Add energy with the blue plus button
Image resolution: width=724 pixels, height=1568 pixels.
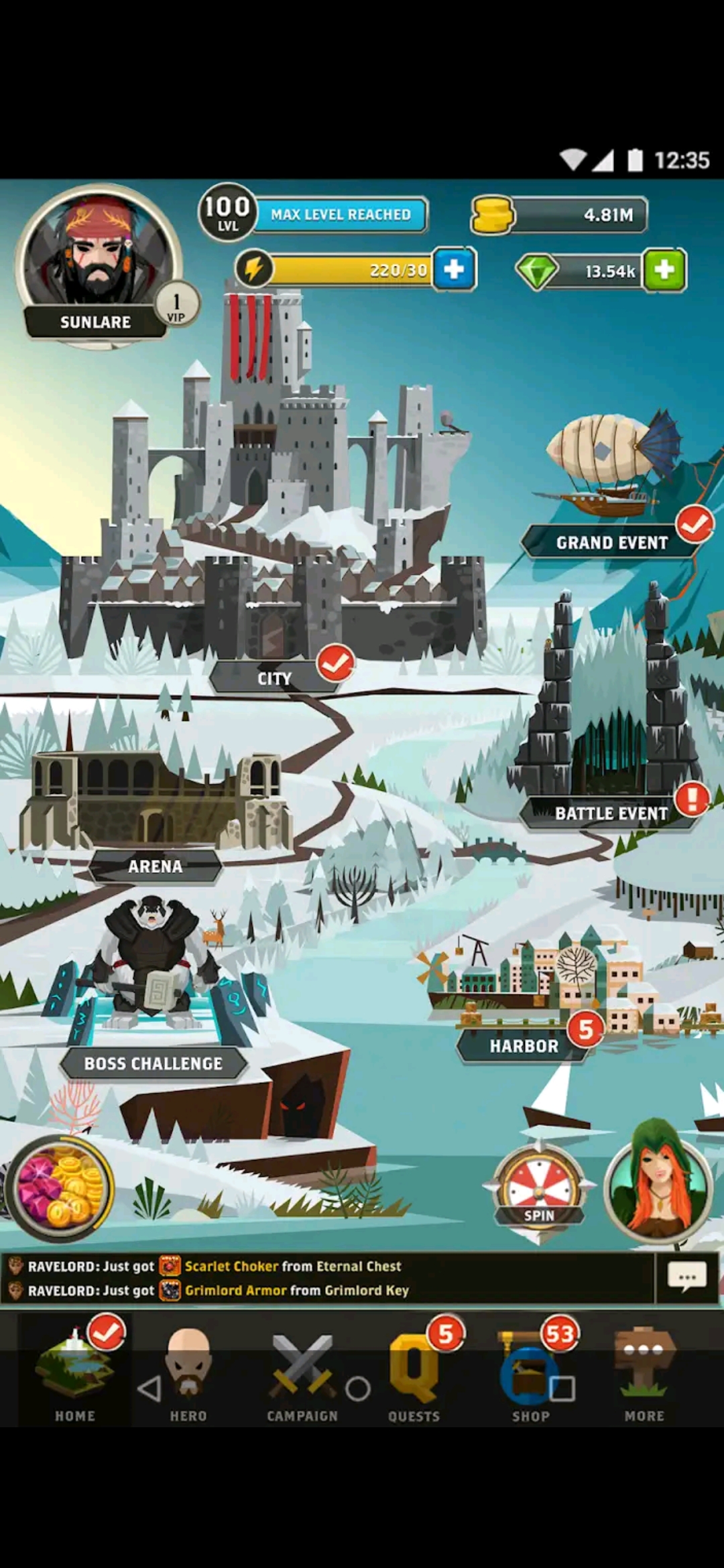point(455,269)
